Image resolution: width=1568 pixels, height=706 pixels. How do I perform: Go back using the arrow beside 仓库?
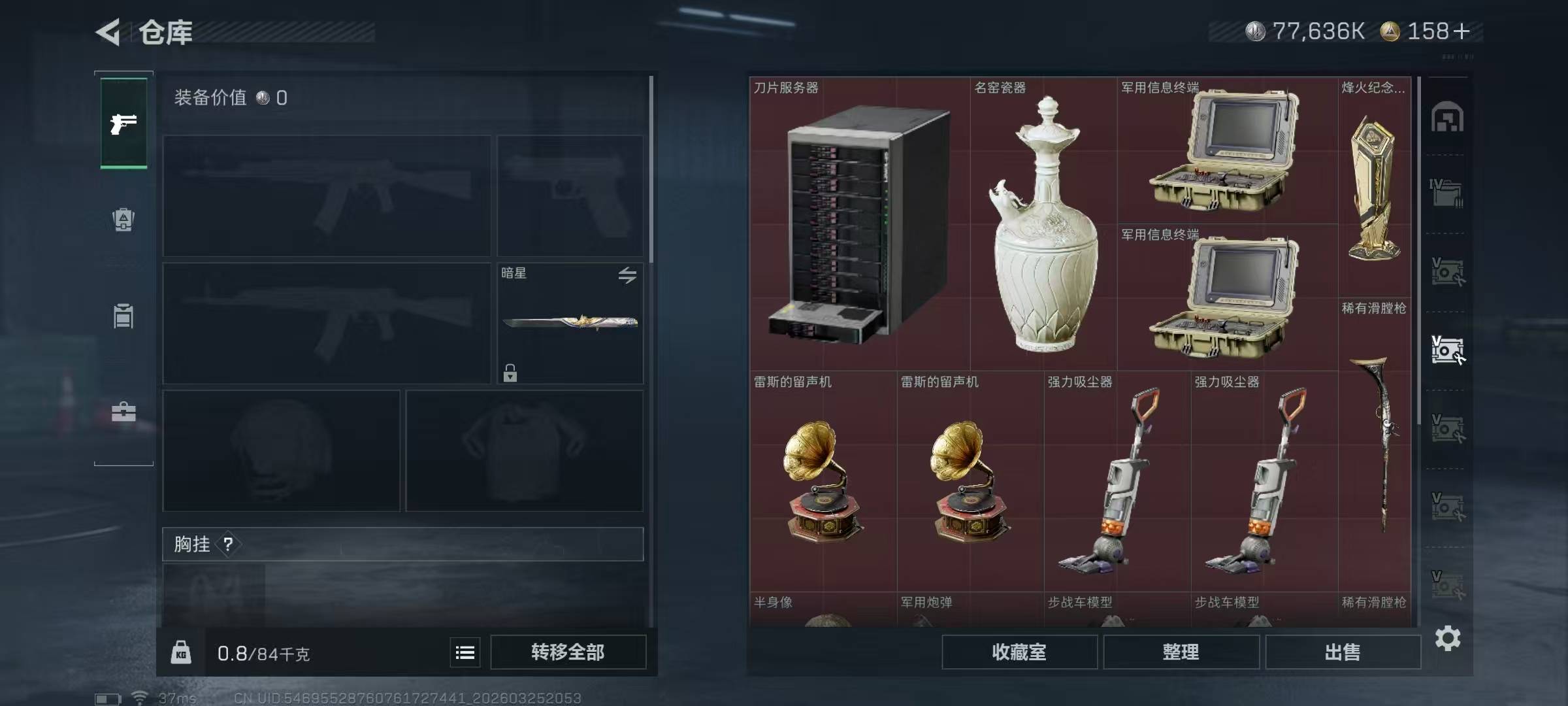pyautogui.click(x=108, y=32)
